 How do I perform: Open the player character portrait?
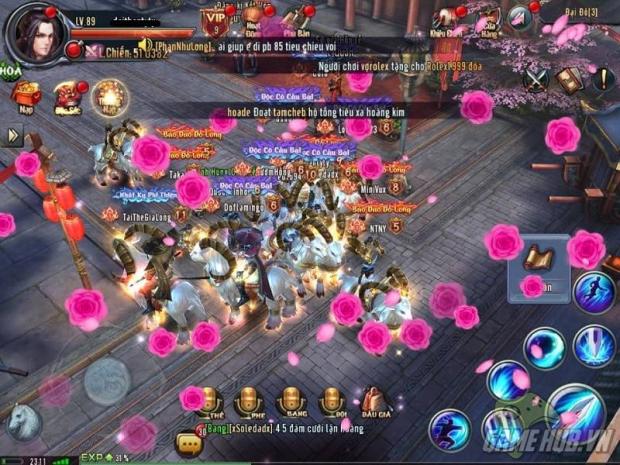click(x=36, y=33)
